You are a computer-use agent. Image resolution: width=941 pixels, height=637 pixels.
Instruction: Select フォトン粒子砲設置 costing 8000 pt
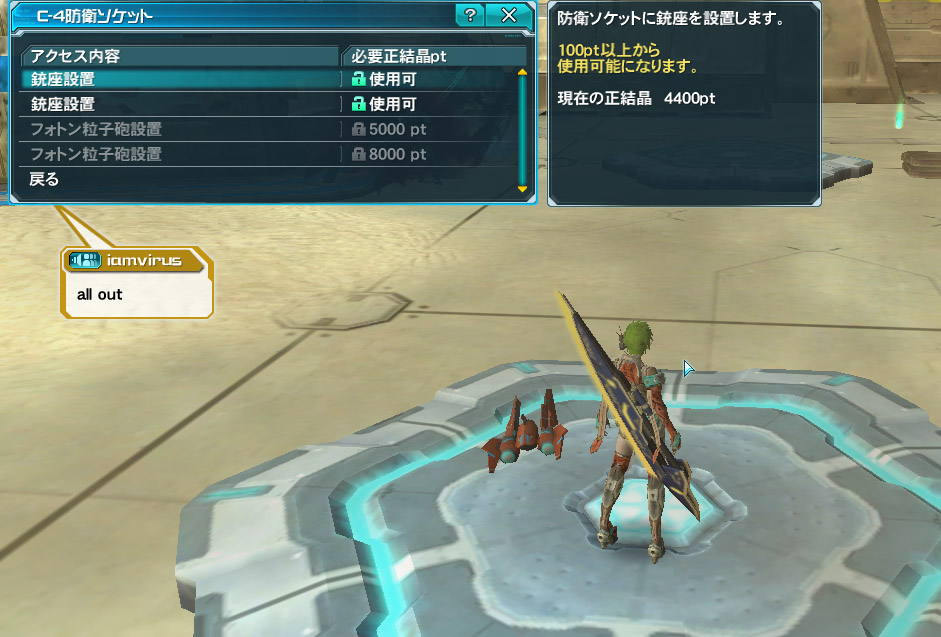[180, 154]
